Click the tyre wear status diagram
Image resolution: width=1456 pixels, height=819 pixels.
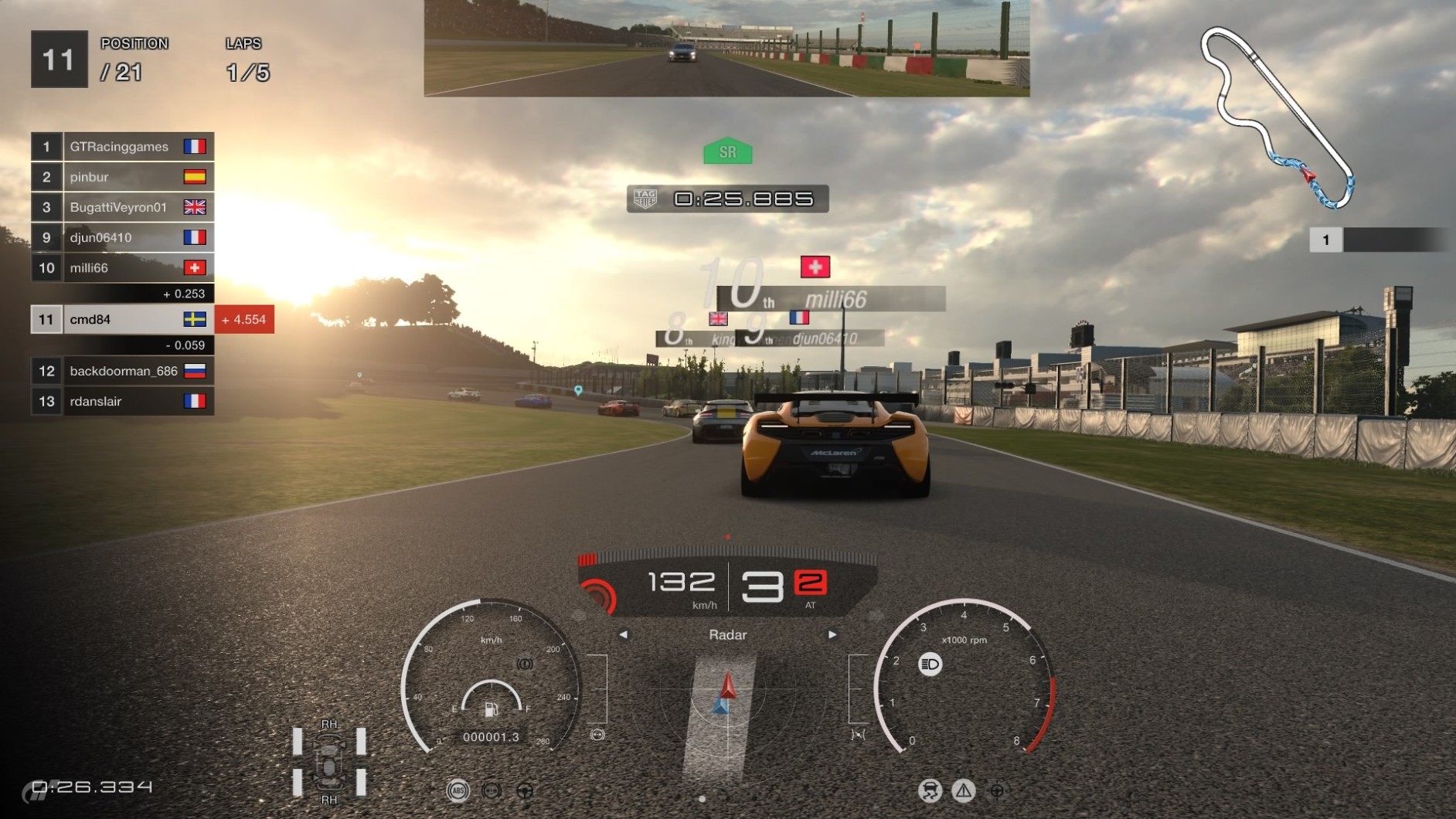pos(329,763)
